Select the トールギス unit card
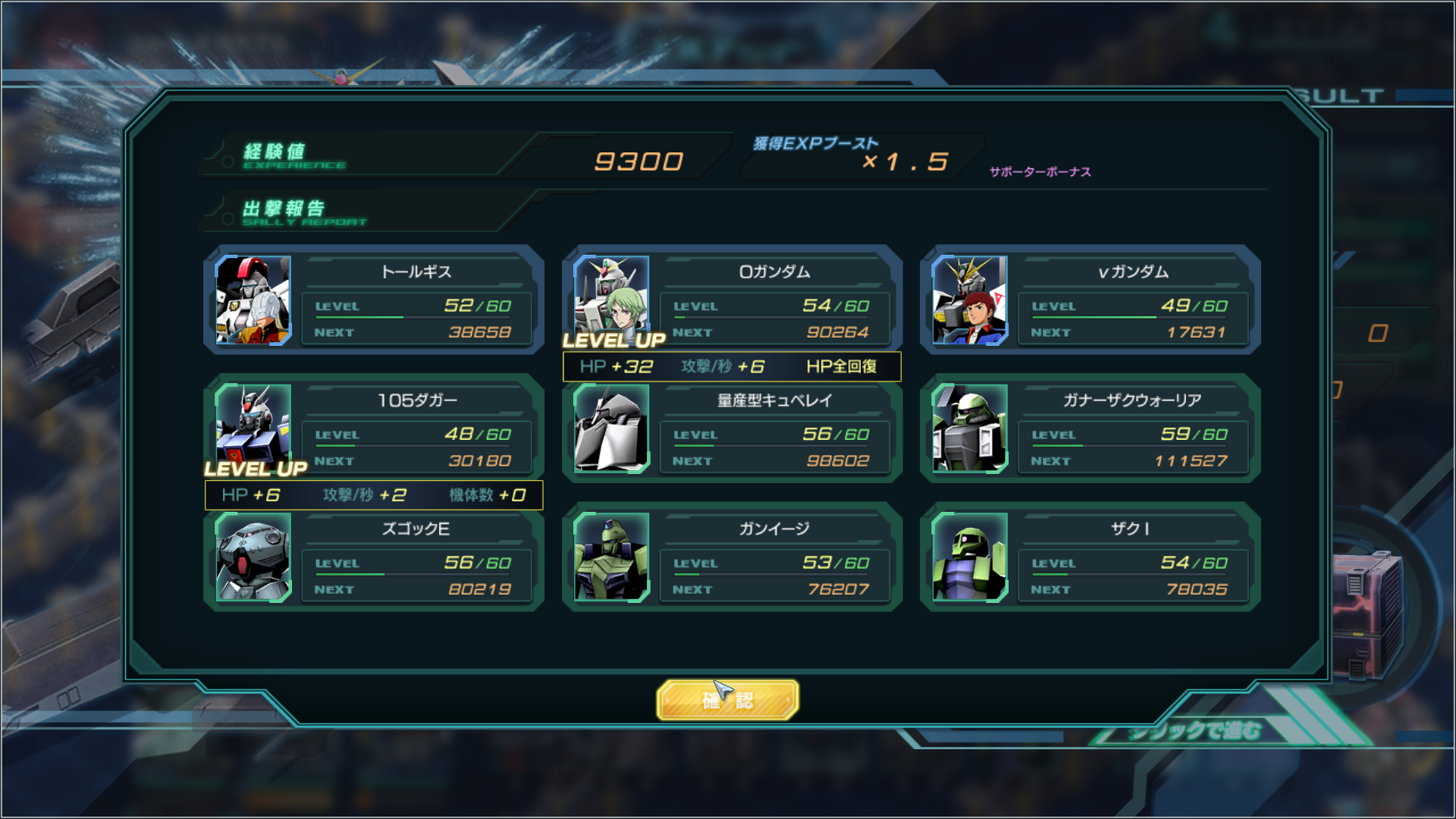 point(374,300)
